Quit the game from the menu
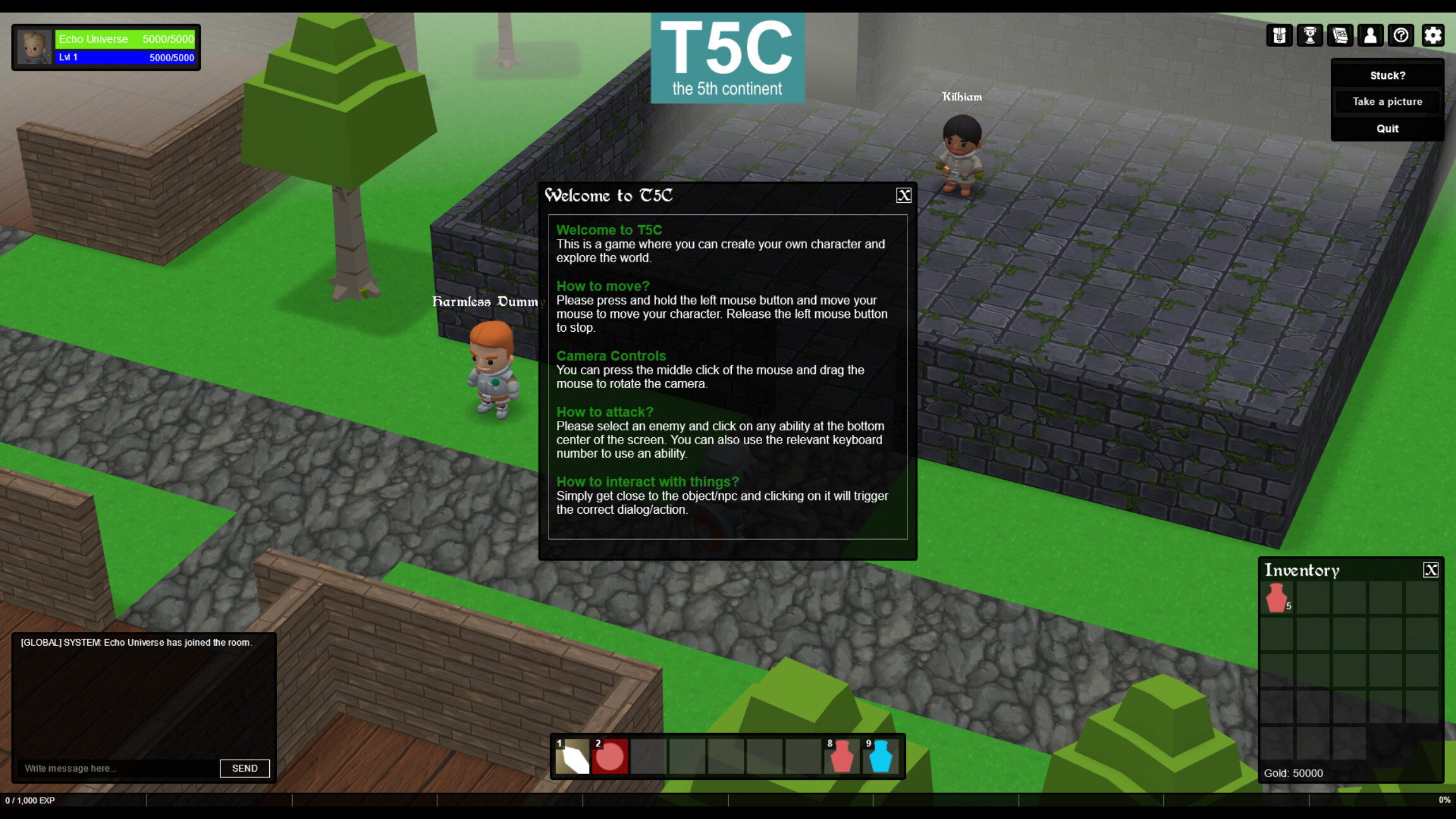This screenshot has height=819, width=1456. tap(1387, 128)
